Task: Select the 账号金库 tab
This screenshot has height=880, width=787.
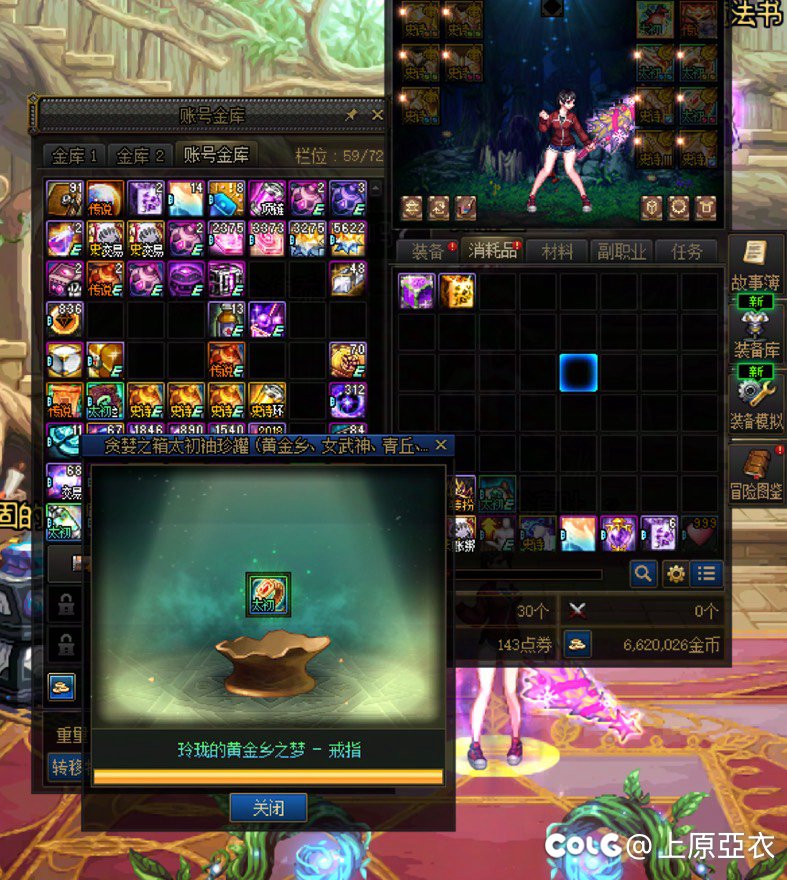Action: coord(215,155)
